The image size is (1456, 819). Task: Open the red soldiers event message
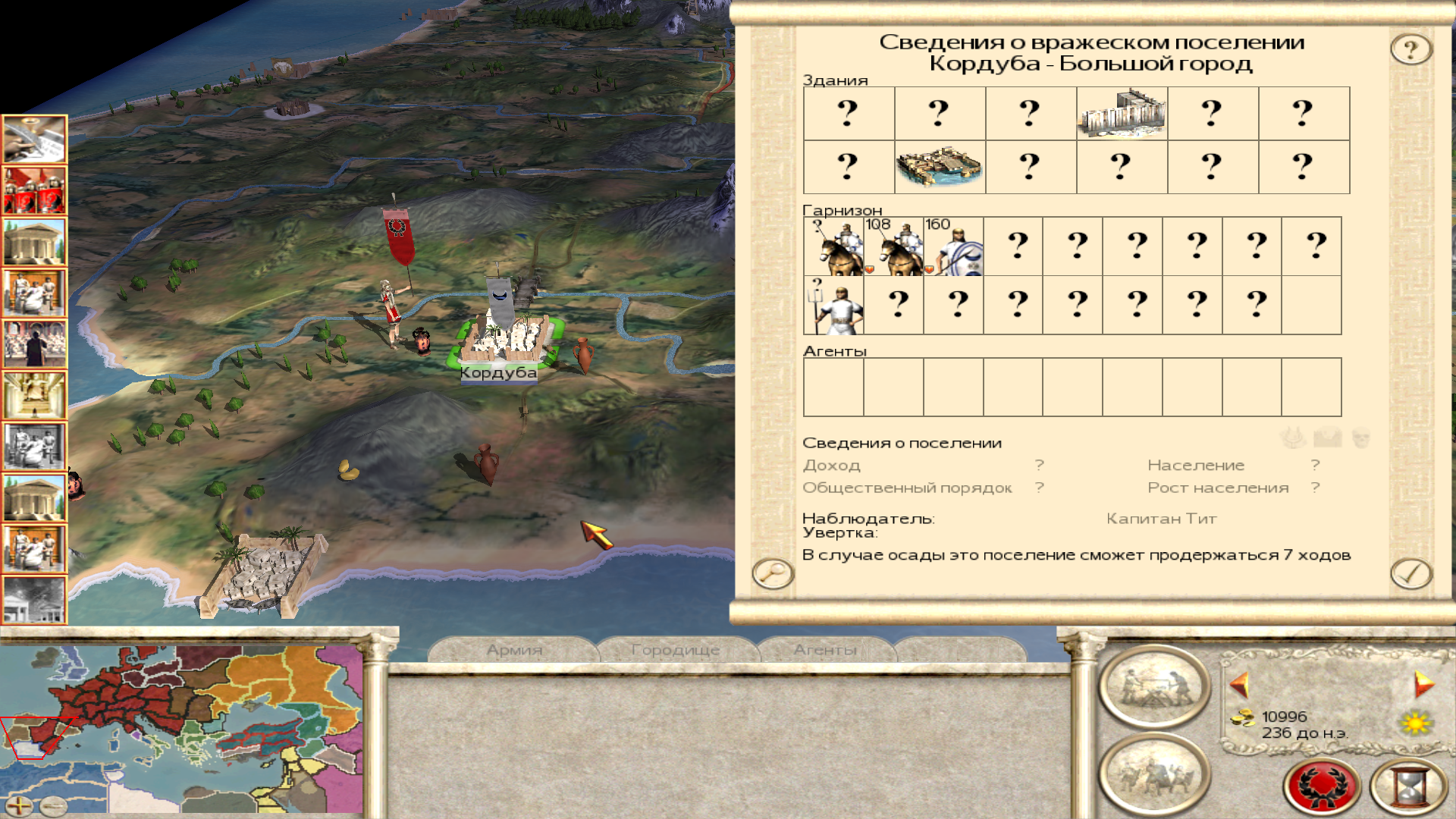point(34,190)
